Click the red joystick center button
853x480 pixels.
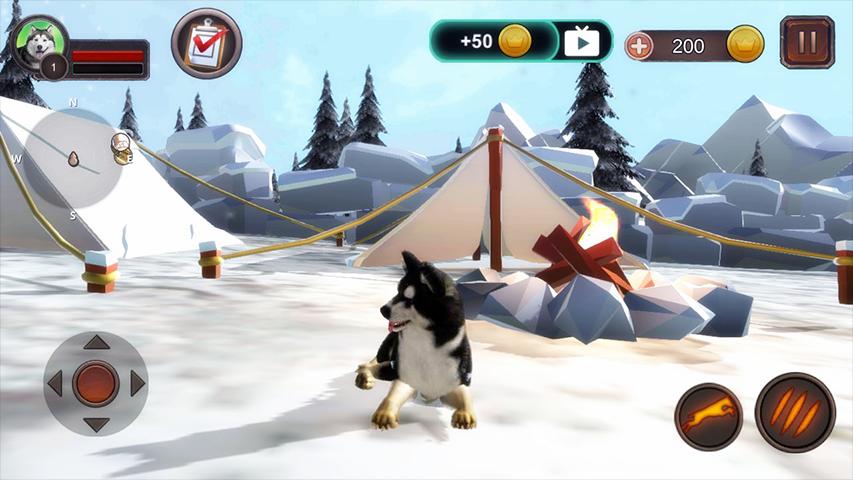pos(96,383)
